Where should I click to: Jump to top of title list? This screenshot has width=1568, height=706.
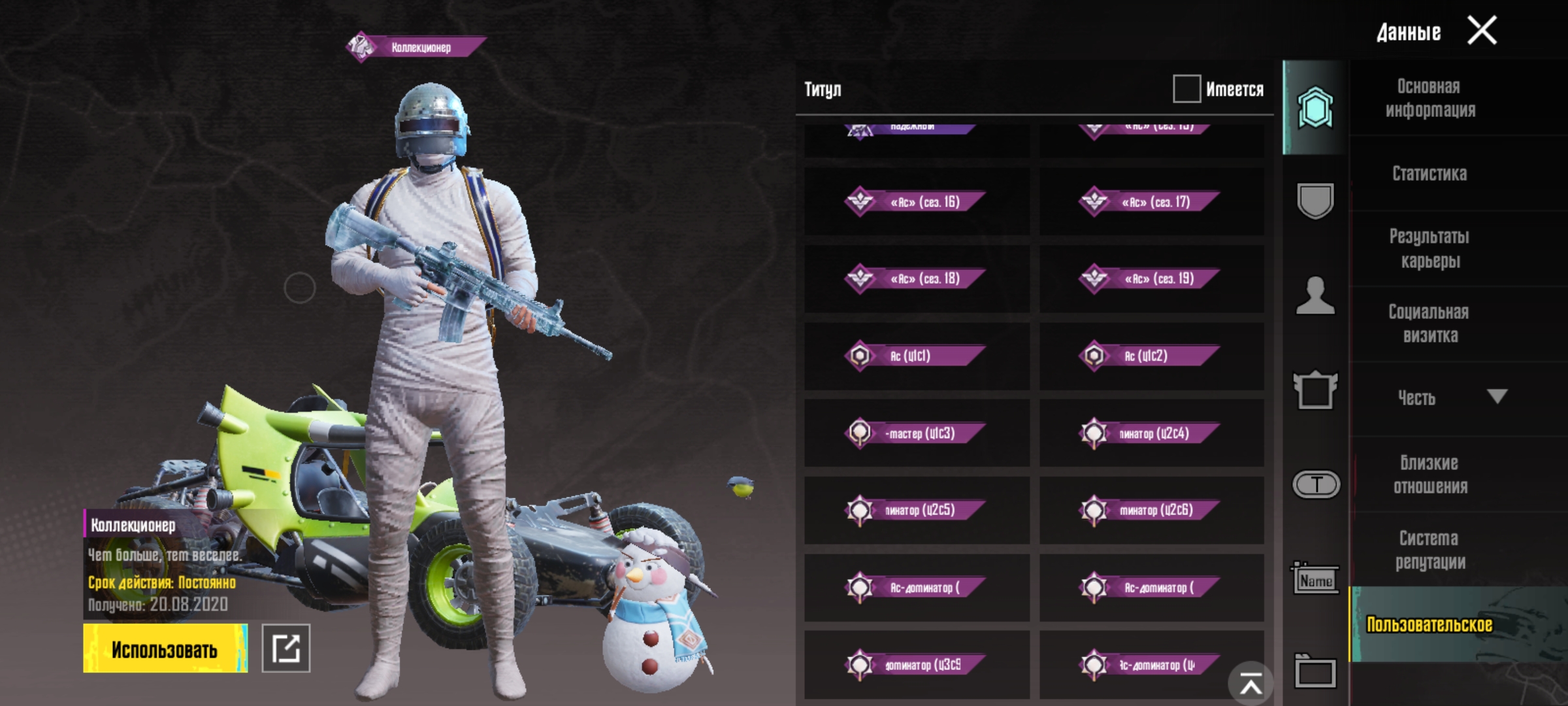point(1250,684)
